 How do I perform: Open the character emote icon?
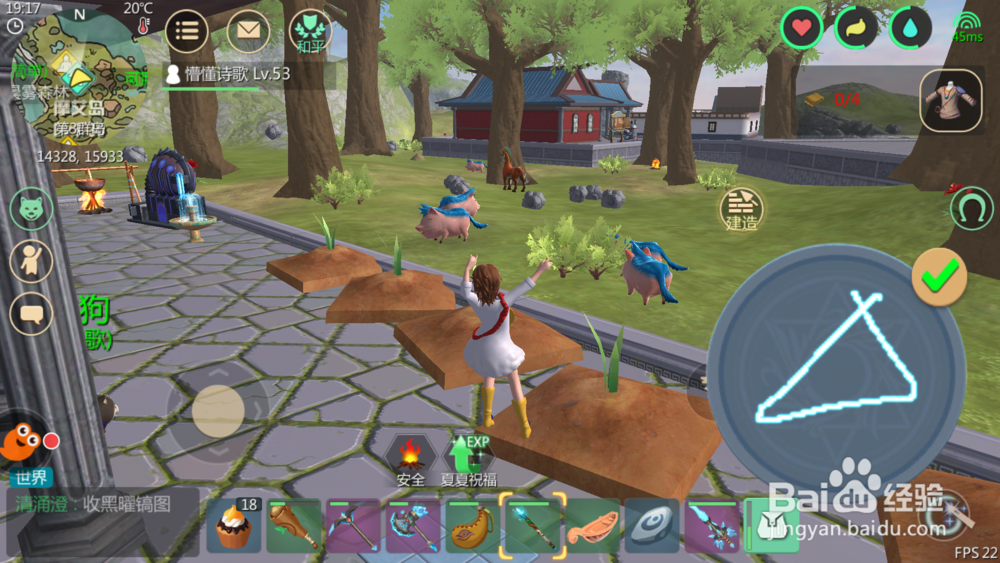[x=31, y=260]
